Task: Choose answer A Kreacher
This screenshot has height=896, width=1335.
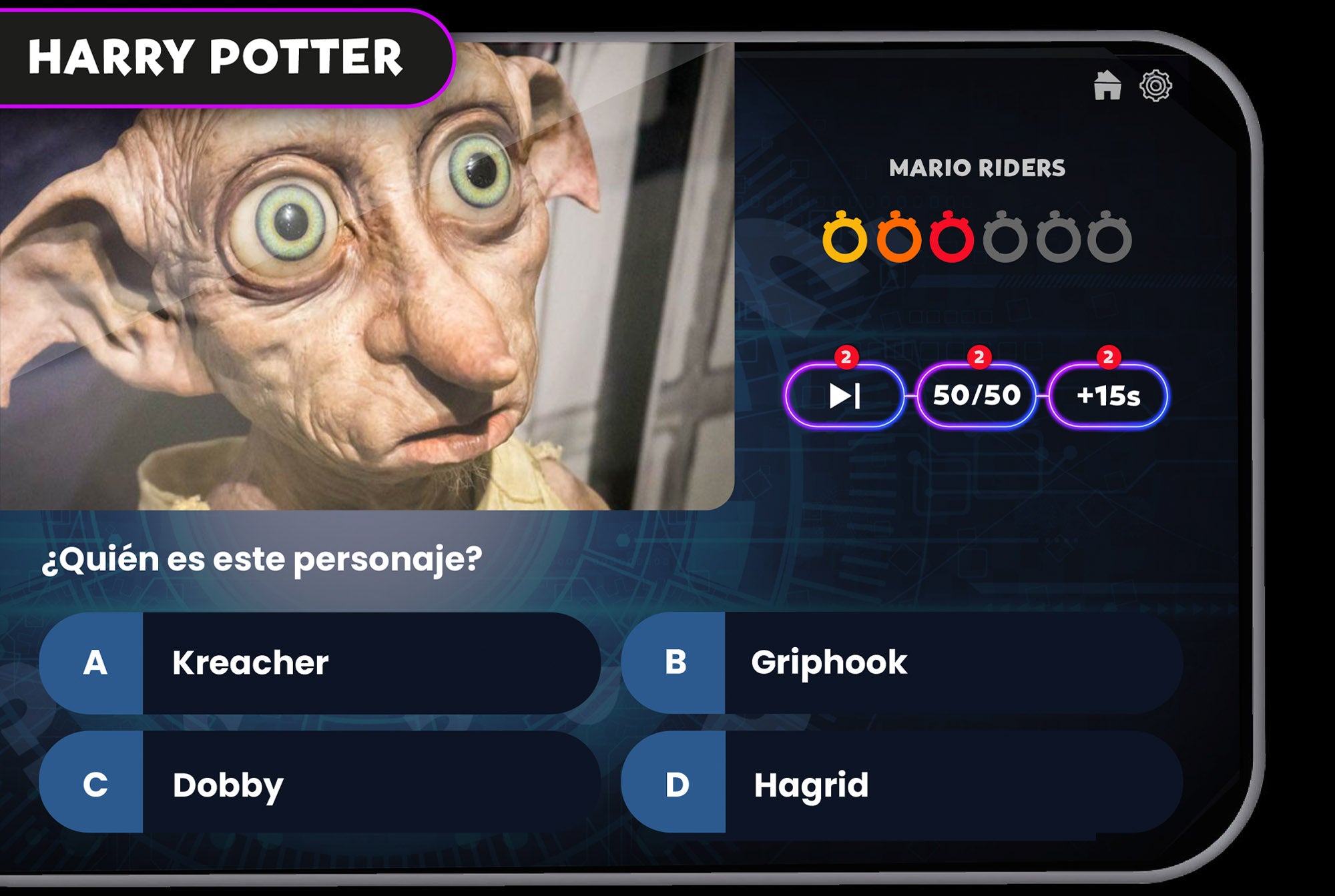Action: pyautogui.click(x=320, y=663)
